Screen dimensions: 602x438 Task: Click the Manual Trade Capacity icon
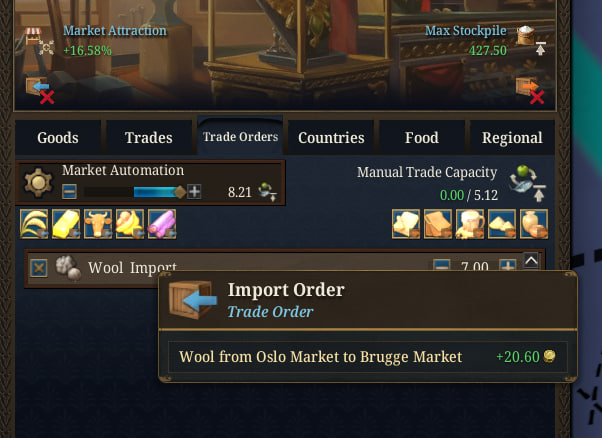pos(525,183)
